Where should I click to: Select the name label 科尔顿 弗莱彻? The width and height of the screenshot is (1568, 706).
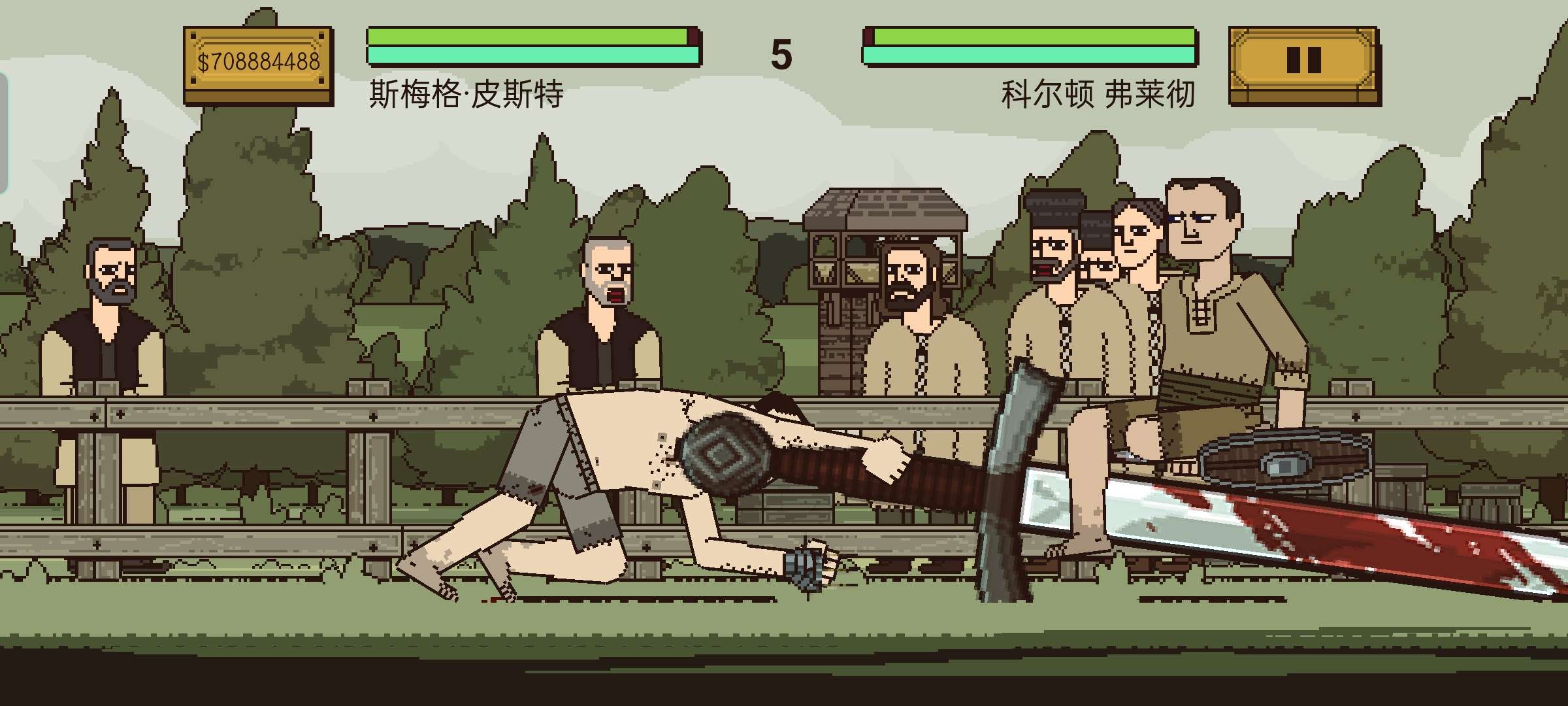1100,95
